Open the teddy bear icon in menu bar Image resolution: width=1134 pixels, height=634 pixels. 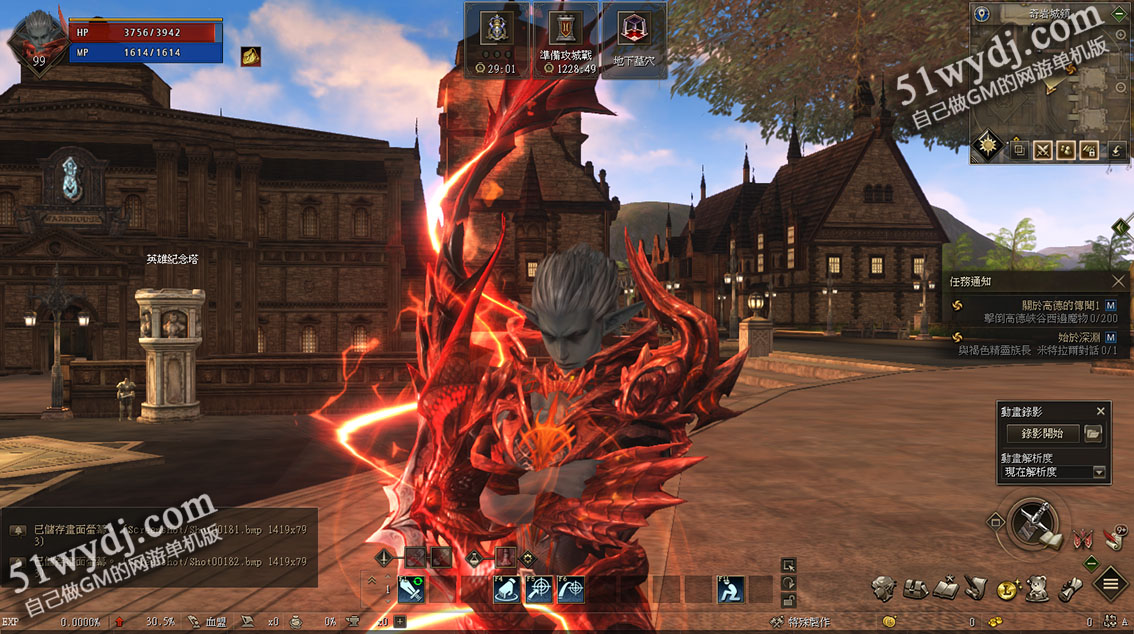pos(1039,587)
